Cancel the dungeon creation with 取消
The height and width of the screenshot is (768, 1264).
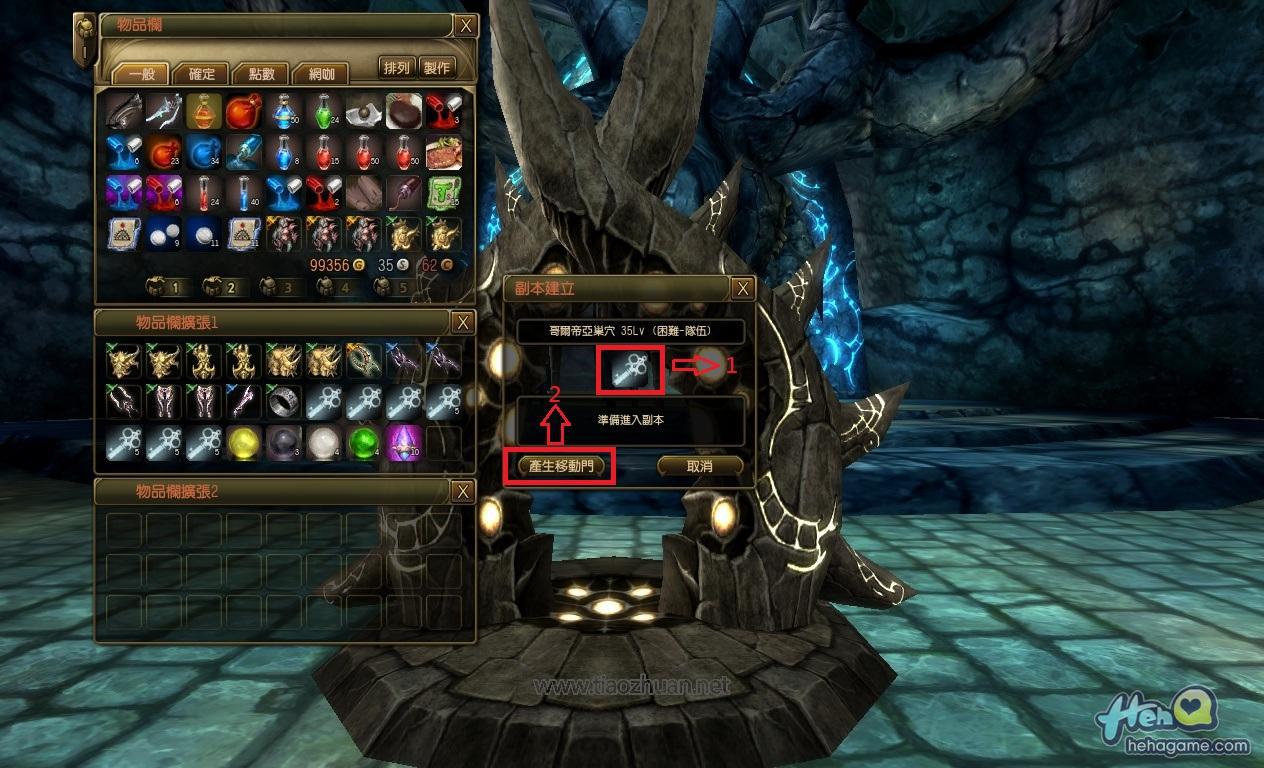click(x=700, y=466)
